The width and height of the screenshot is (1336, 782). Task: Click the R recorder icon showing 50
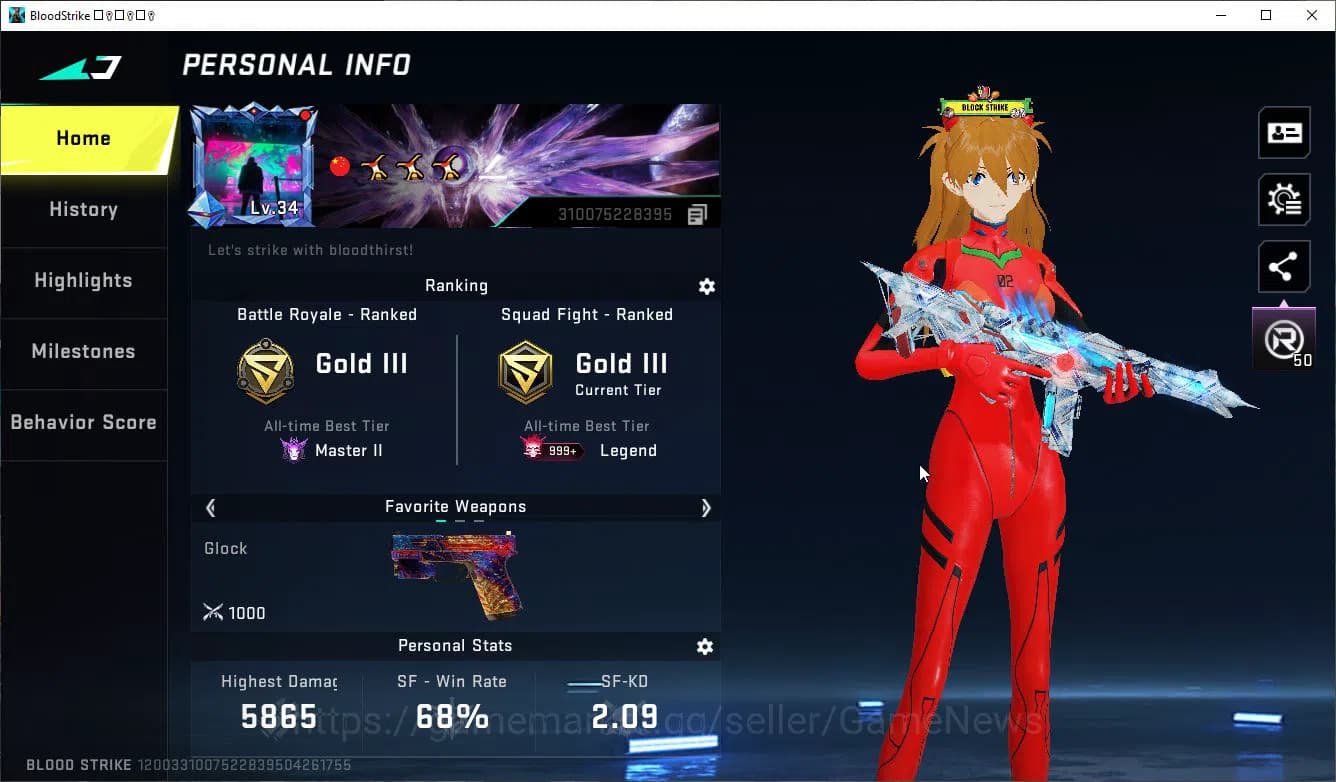[x=1284, y=338]
